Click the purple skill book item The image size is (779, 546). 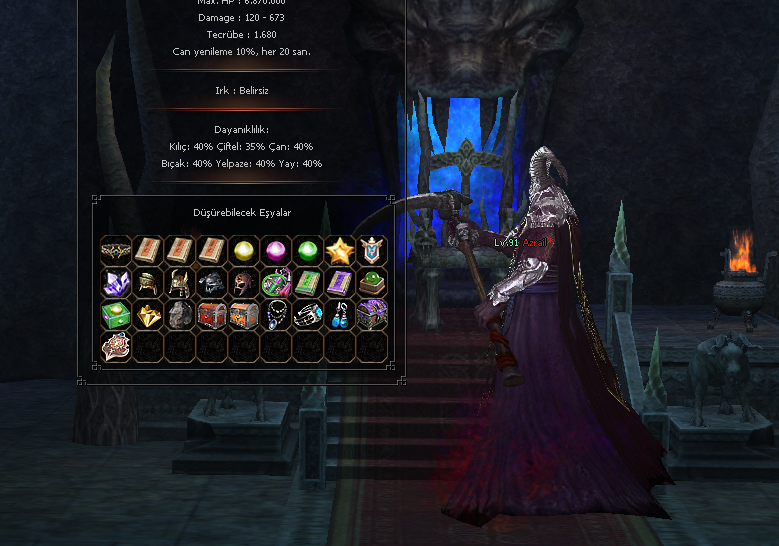click(339, 282)
